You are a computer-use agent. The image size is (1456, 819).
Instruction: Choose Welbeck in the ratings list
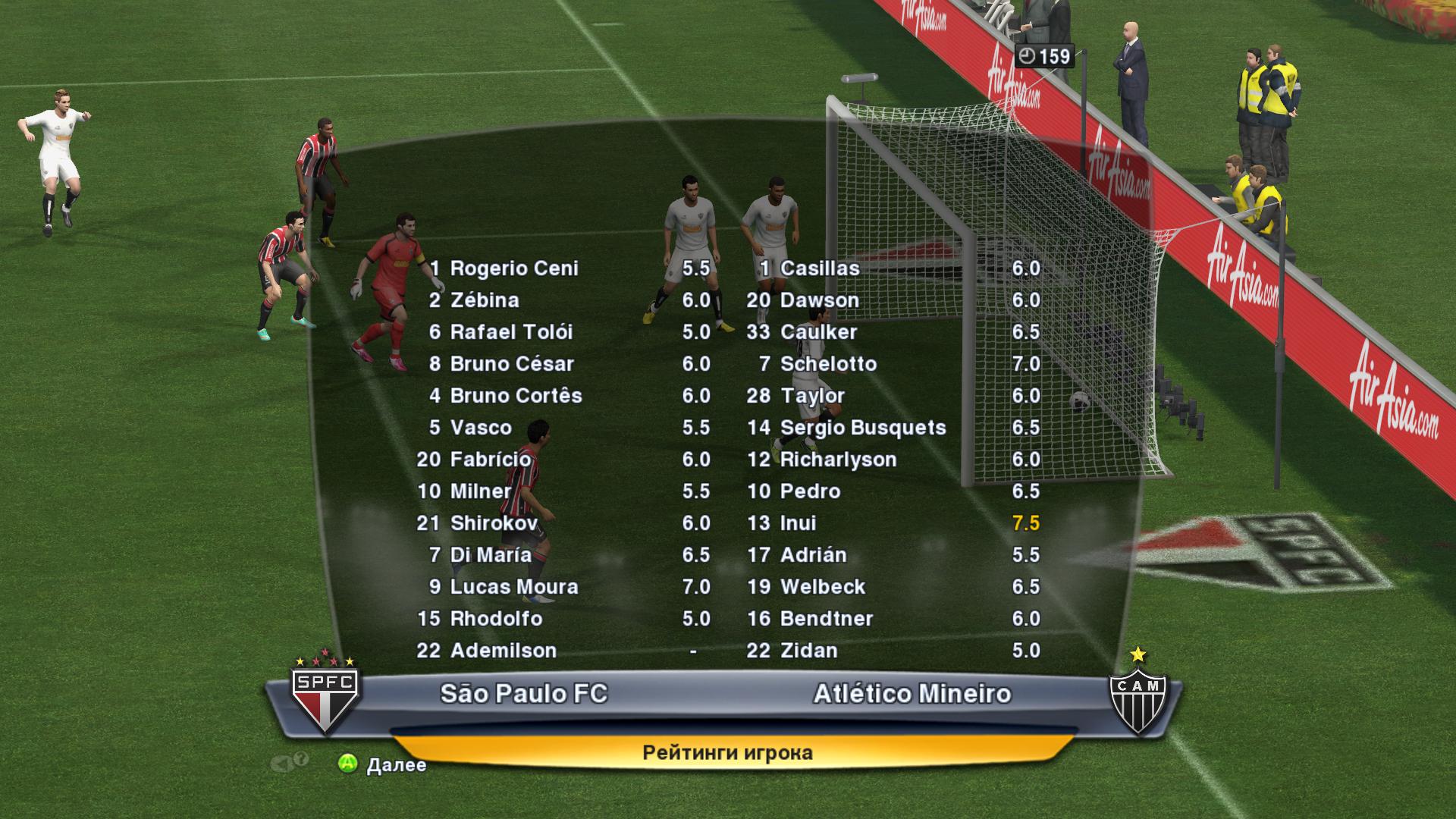(x=822, y=587)
